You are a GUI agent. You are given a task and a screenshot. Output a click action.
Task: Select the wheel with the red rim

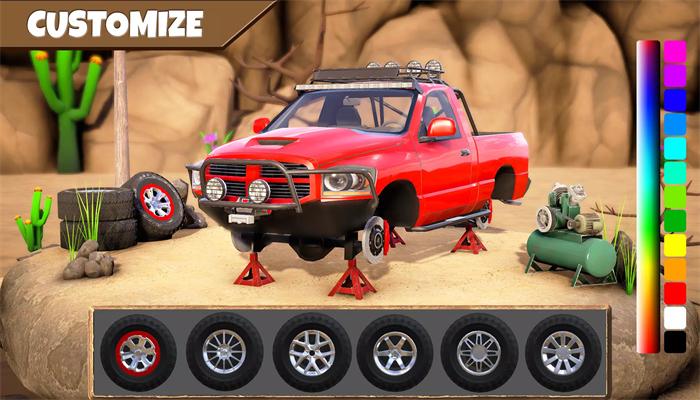[x=138, y=351]
